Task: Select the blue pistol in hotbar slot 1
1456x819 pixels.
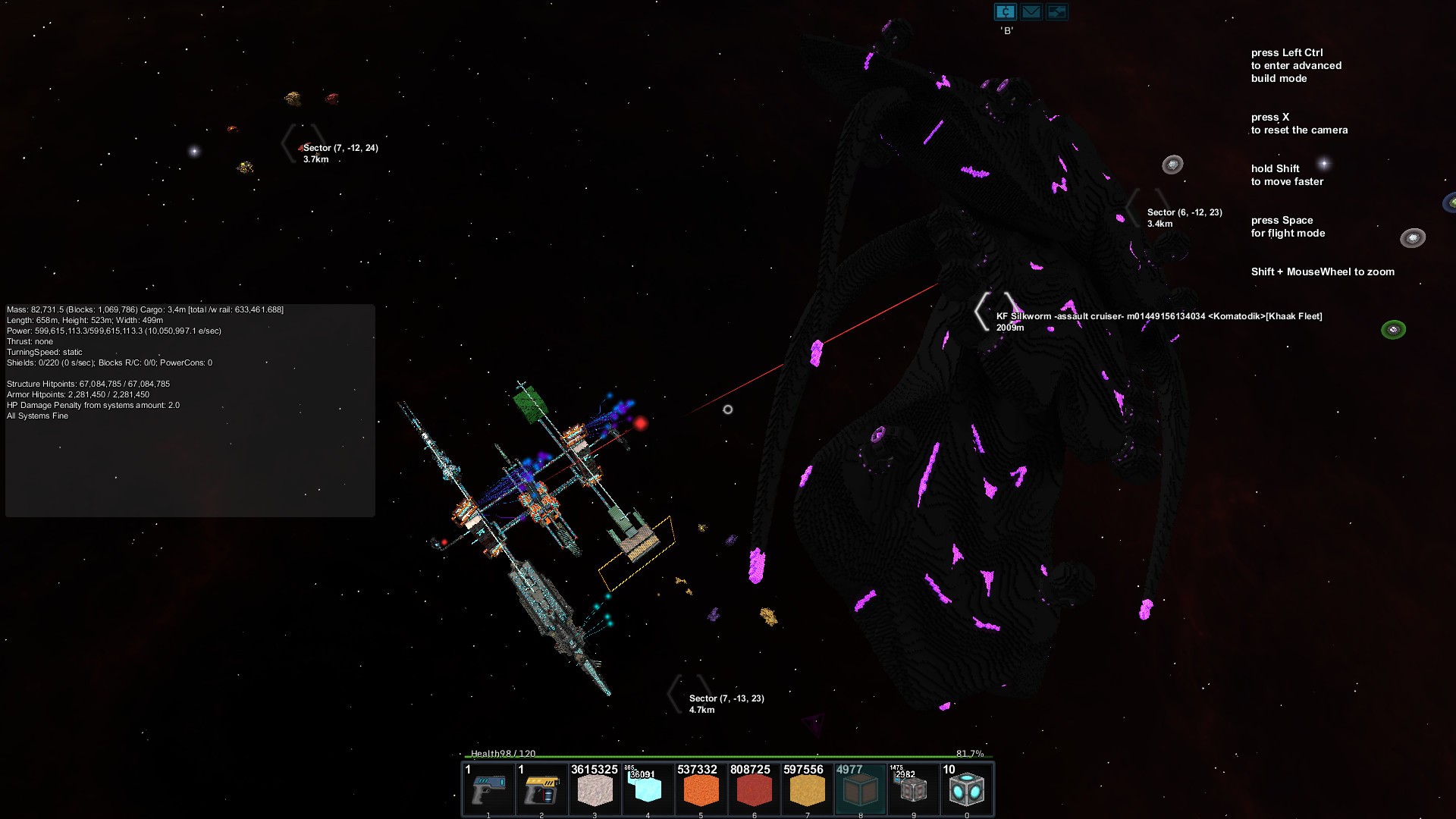Action: [x=489, y=789]
